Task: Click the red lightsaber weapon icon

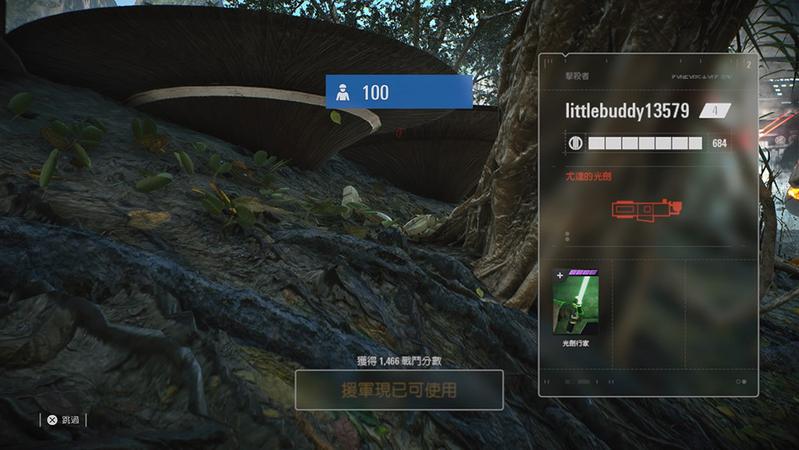Action: pos(645,210)
